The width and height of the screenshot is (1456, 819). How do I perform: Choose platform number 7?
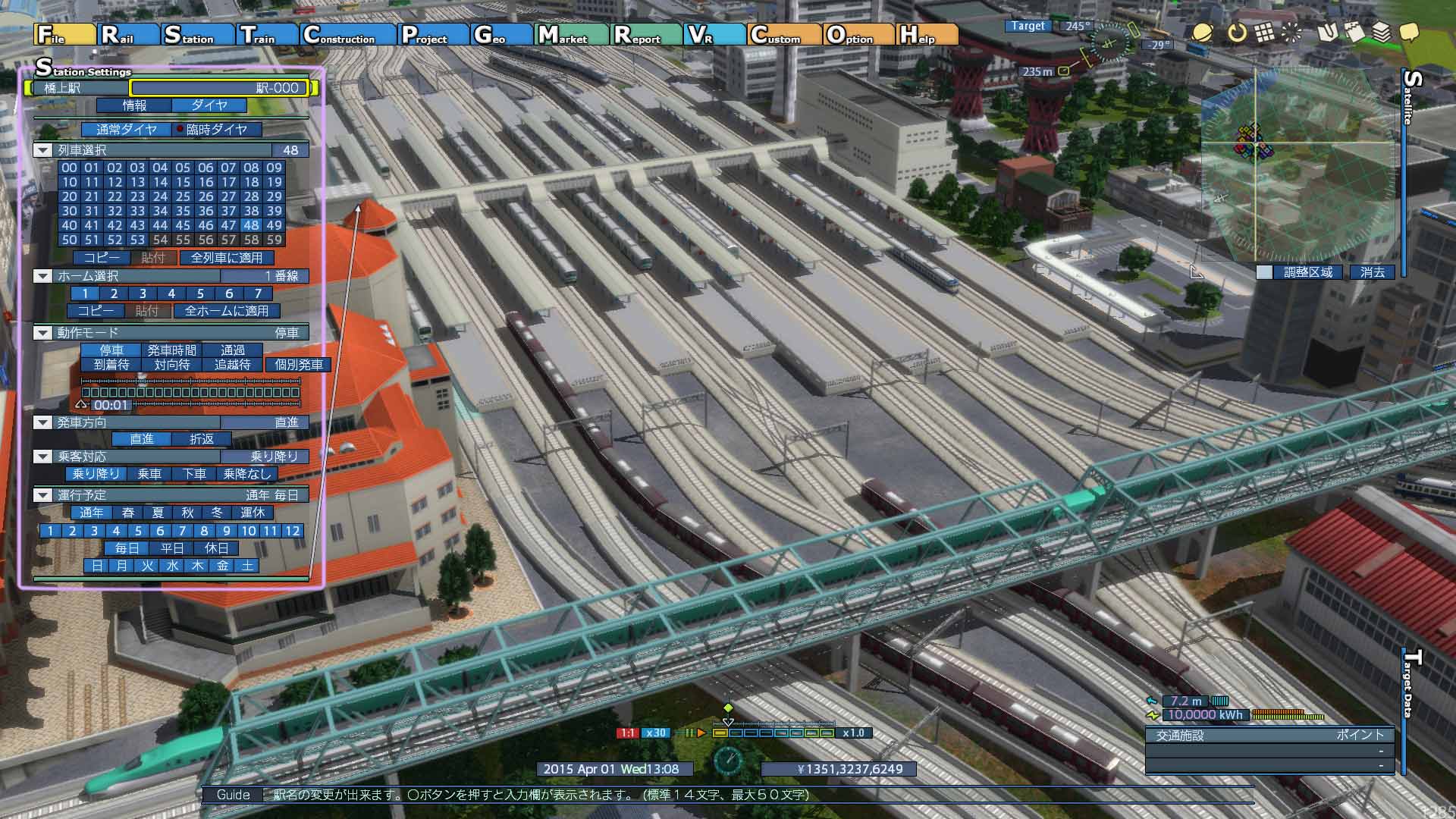tap(258, 293)
